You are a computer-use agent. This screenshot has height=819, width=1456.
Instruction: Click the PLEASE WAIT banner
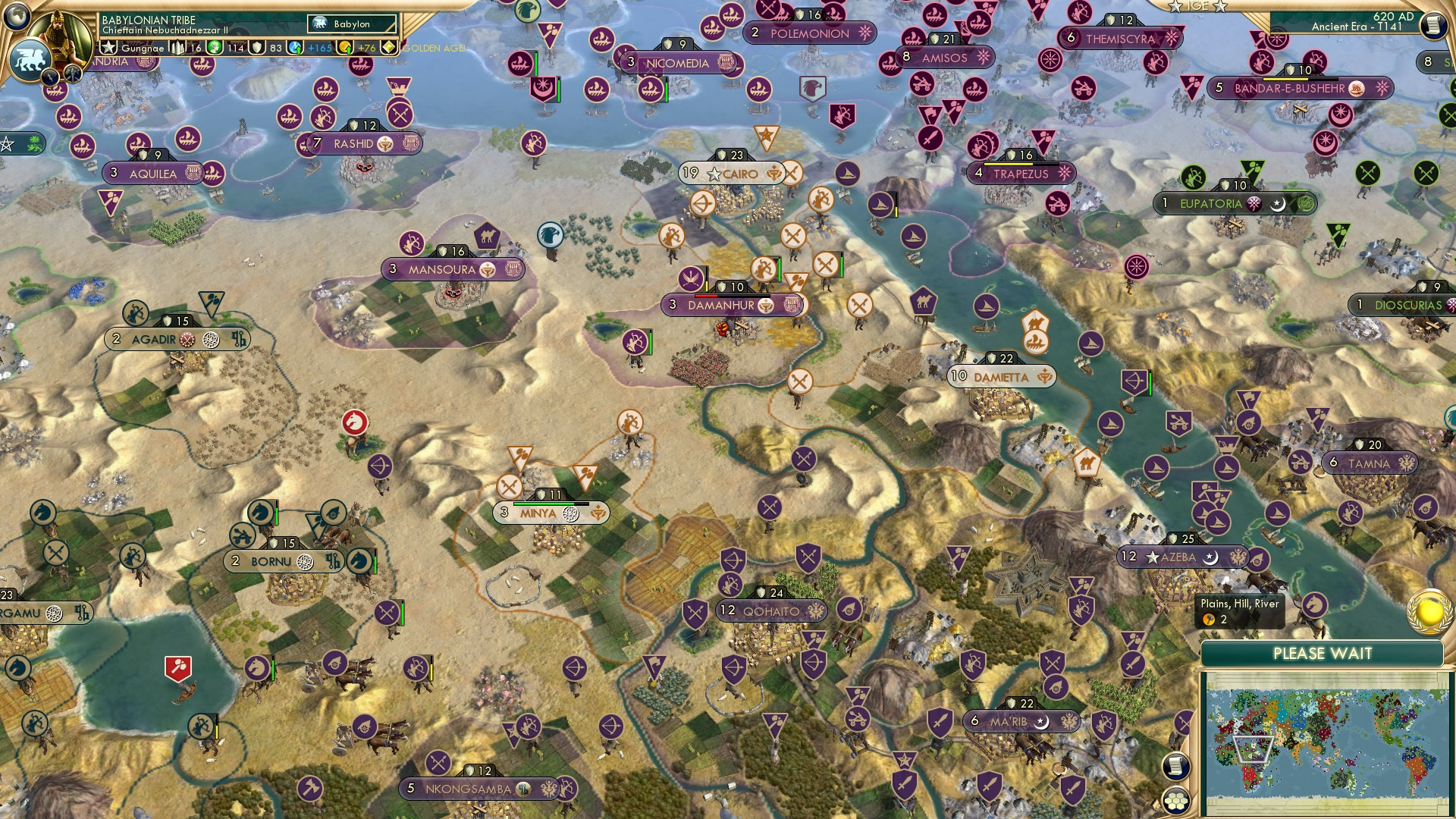tap(1323, 652)
